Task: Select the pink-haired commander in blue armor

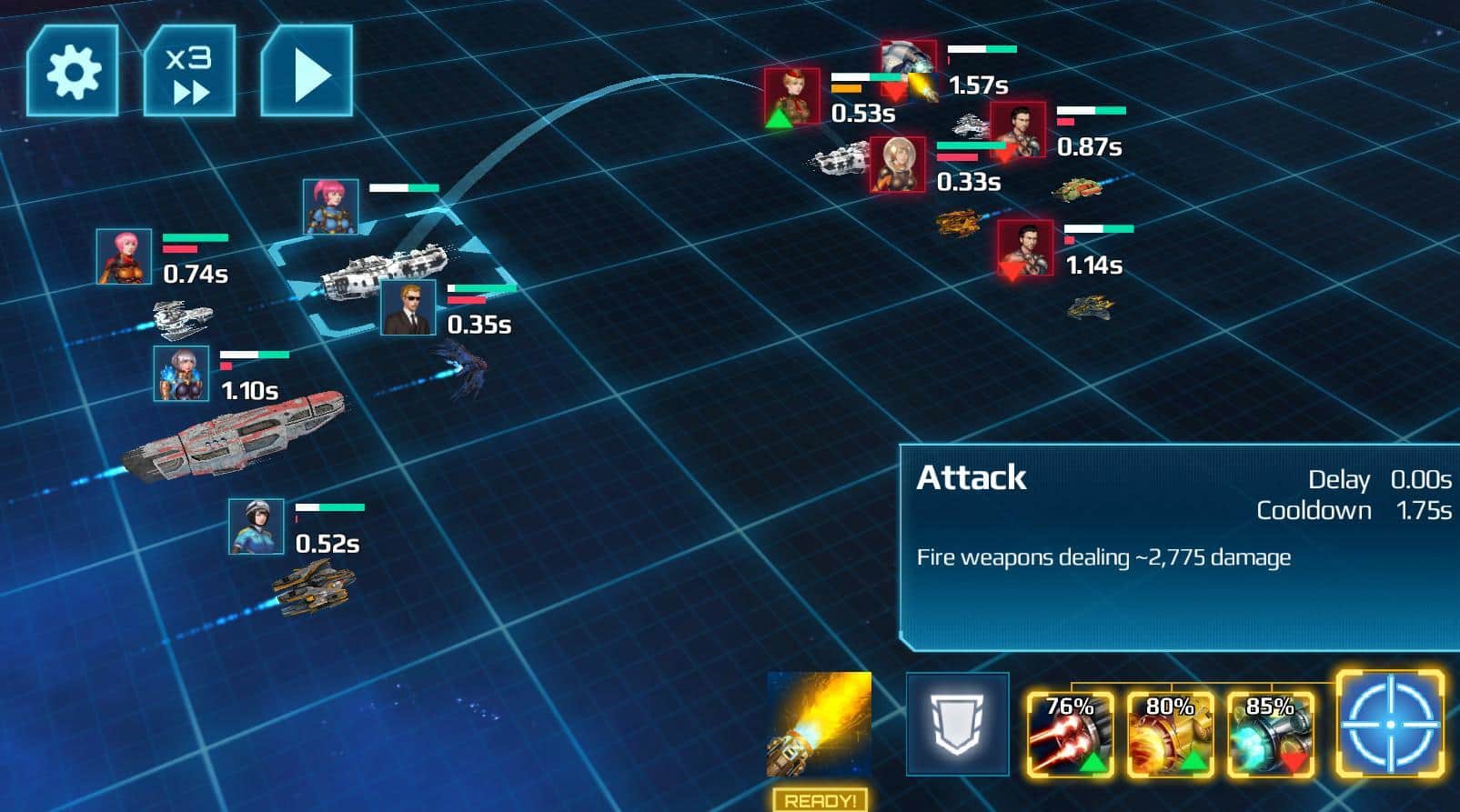Action: (x=331, y=207)
